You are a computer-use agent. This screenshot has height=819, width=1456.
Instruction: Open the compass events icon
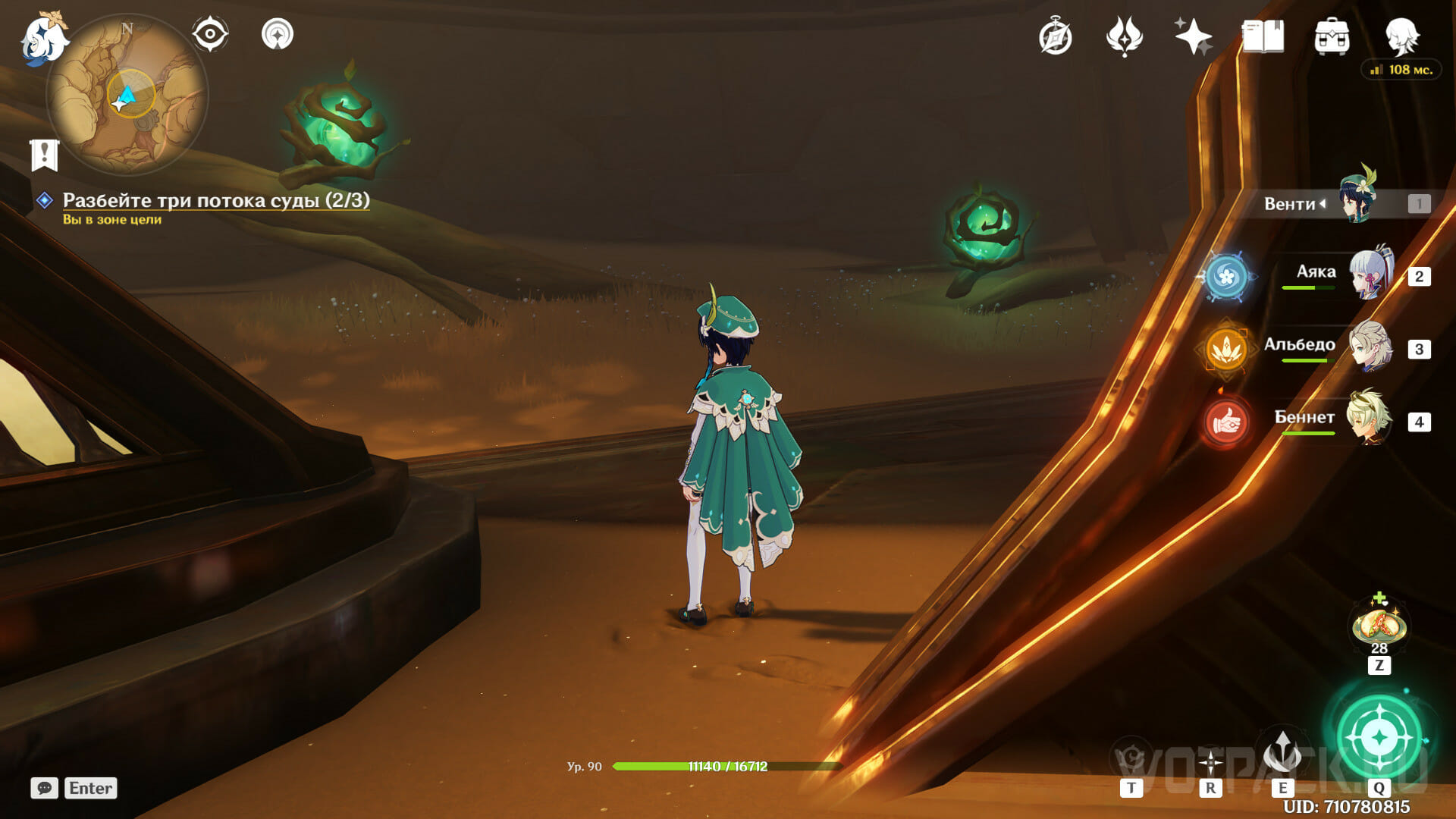(x=1055, y=37)
